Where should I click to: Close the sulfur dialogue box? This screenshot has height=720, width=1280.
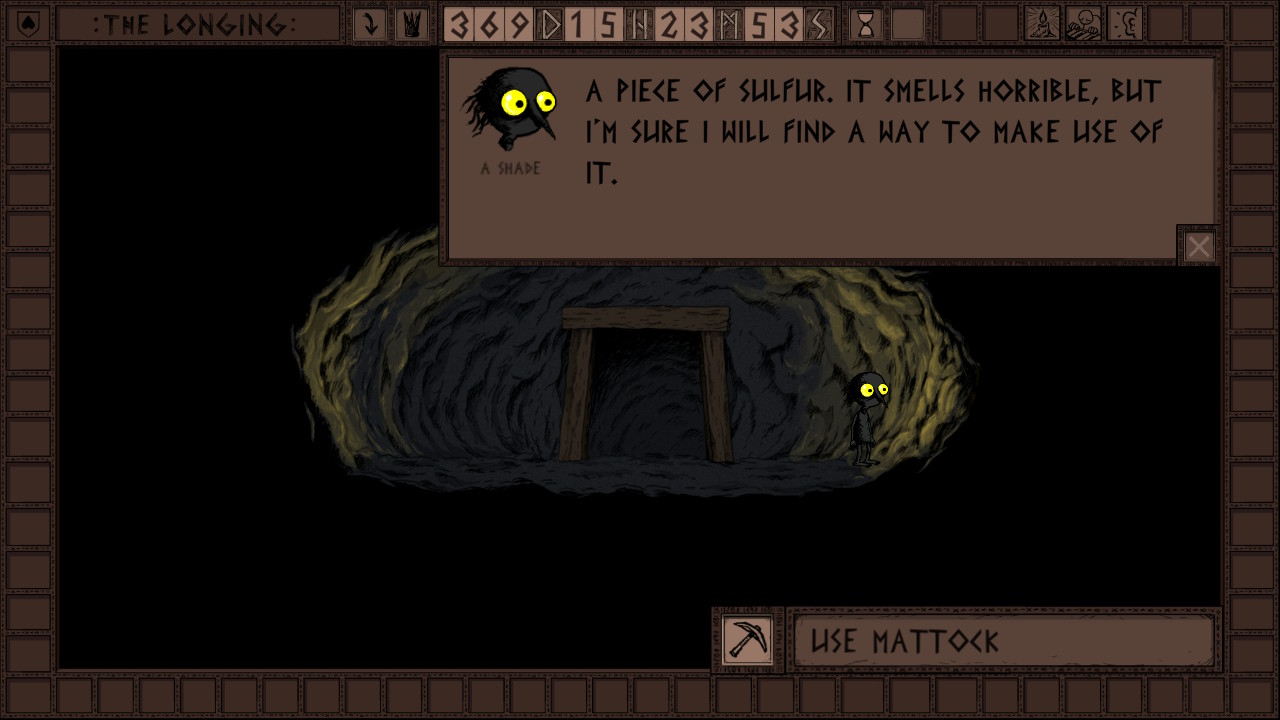[x=1198, y=246]
